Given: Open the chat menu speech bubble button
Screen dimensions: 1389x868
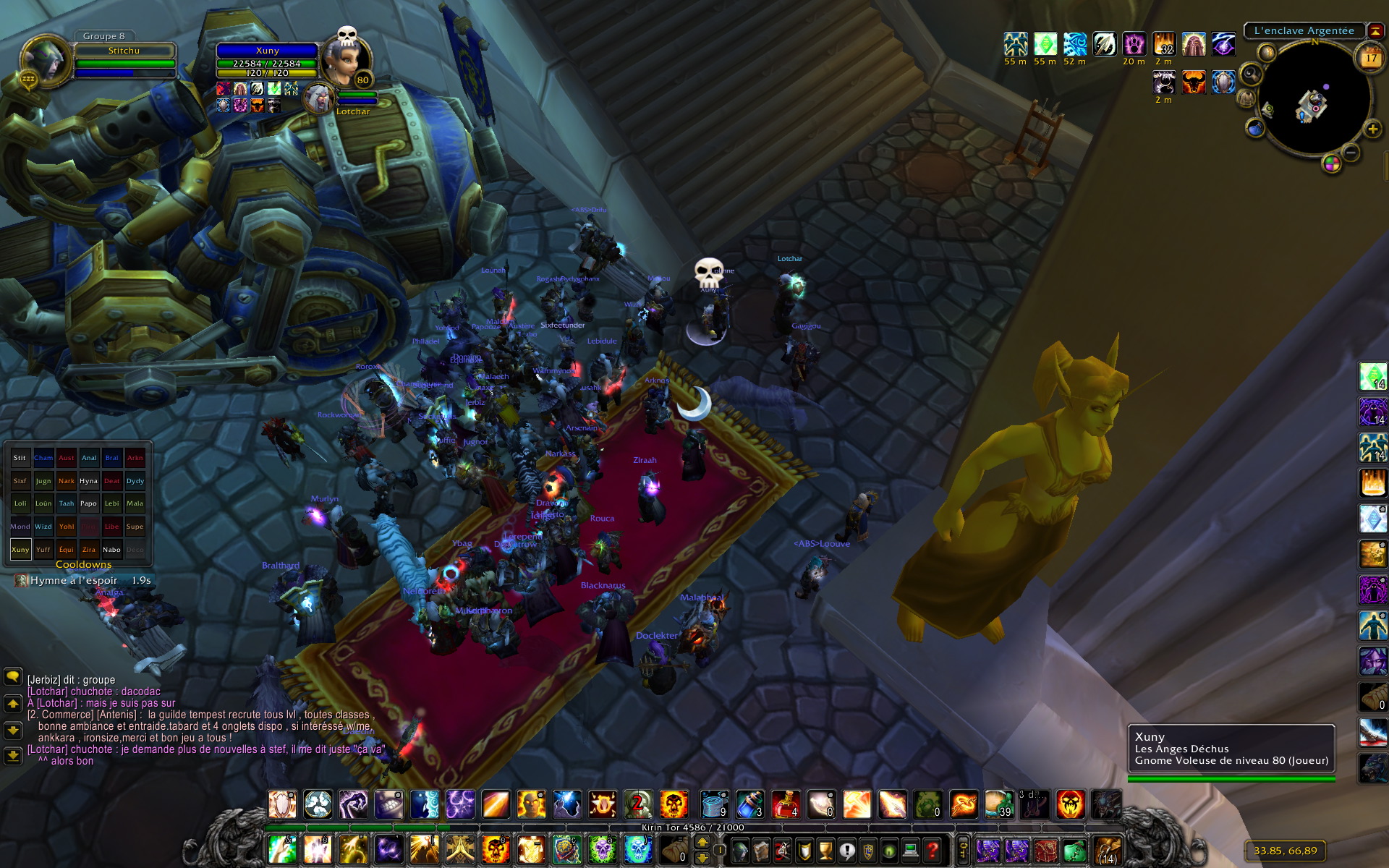Looking at the screenshot, I should 13,677.
